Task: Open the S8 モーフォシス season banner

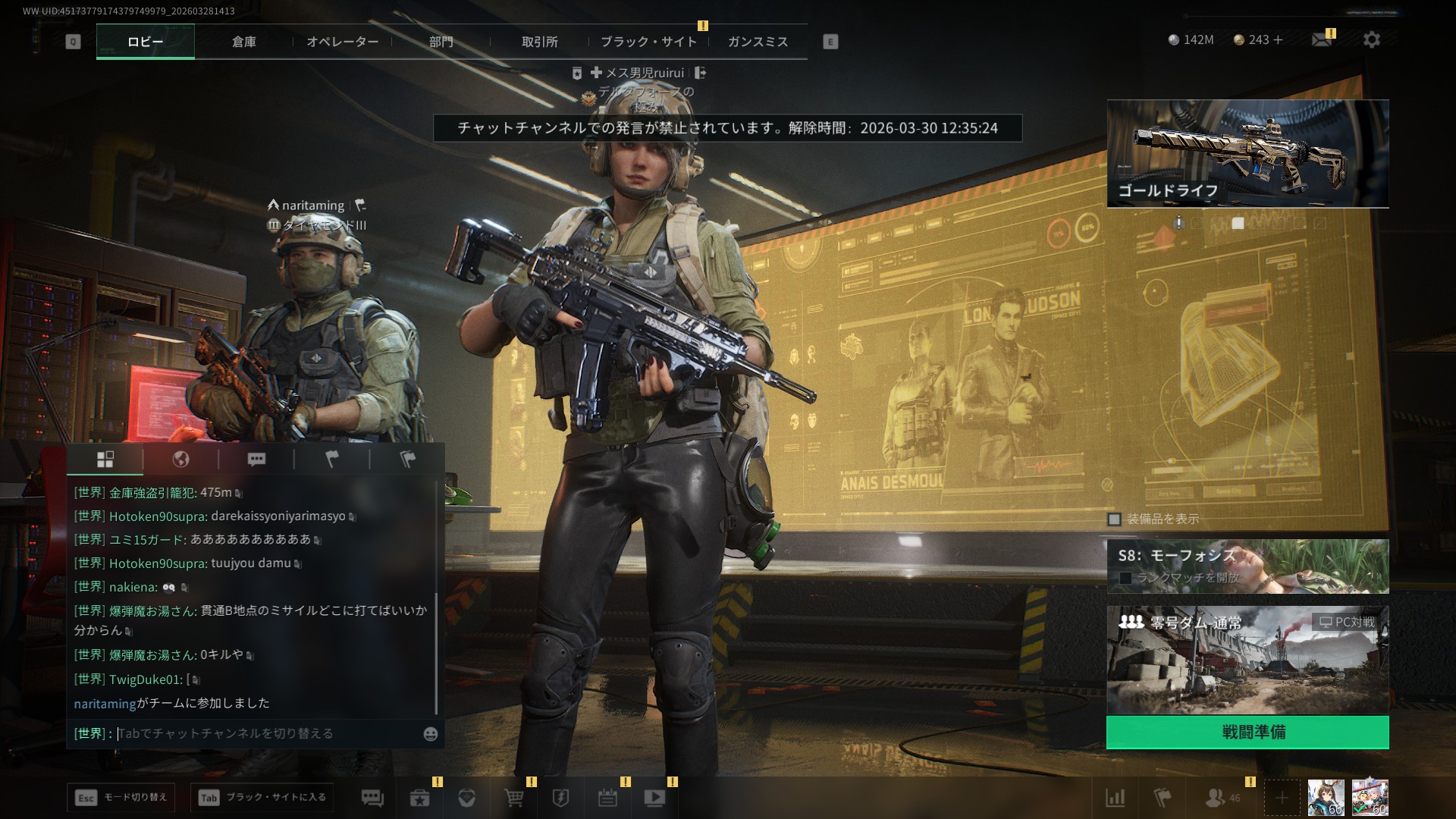Action: [1247, 566]
